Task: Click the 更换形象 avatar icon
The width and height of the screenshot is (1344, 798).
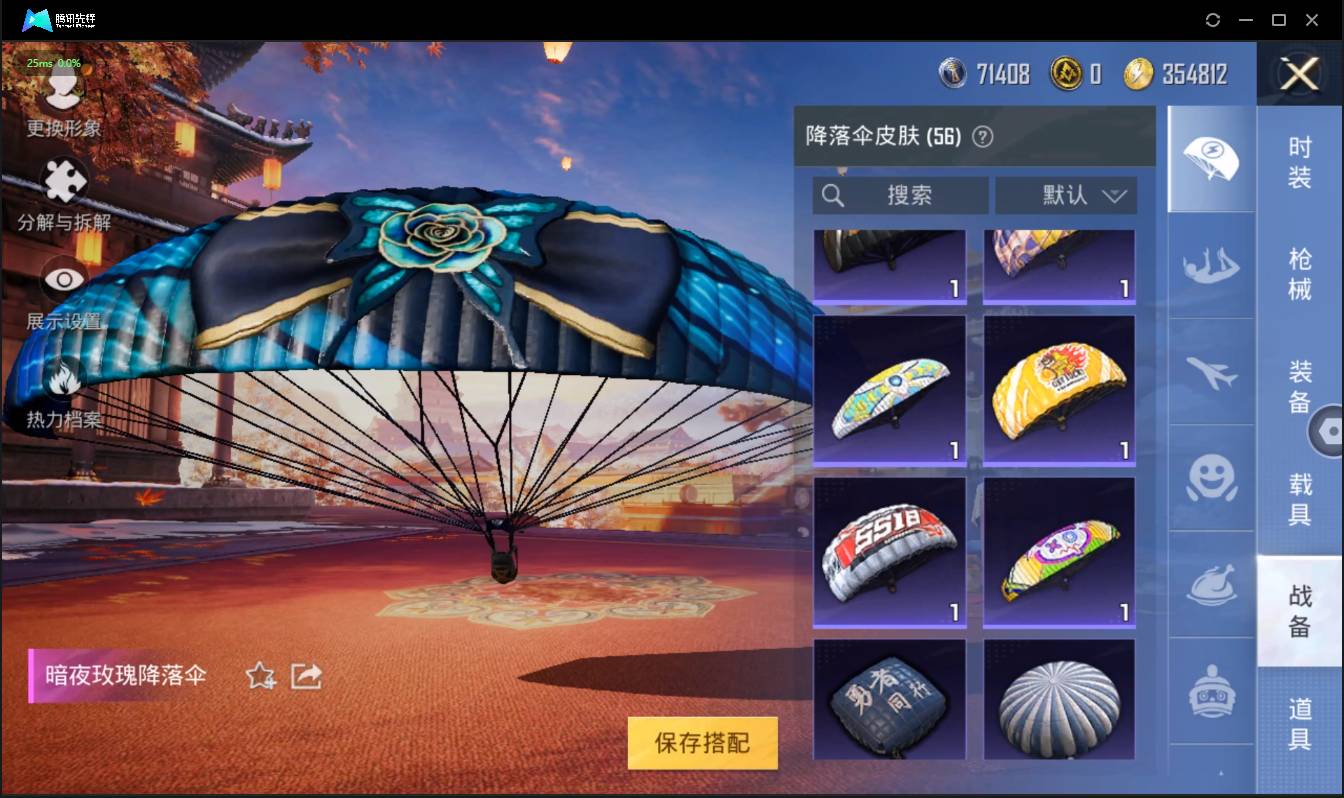Action: (62, 91)
